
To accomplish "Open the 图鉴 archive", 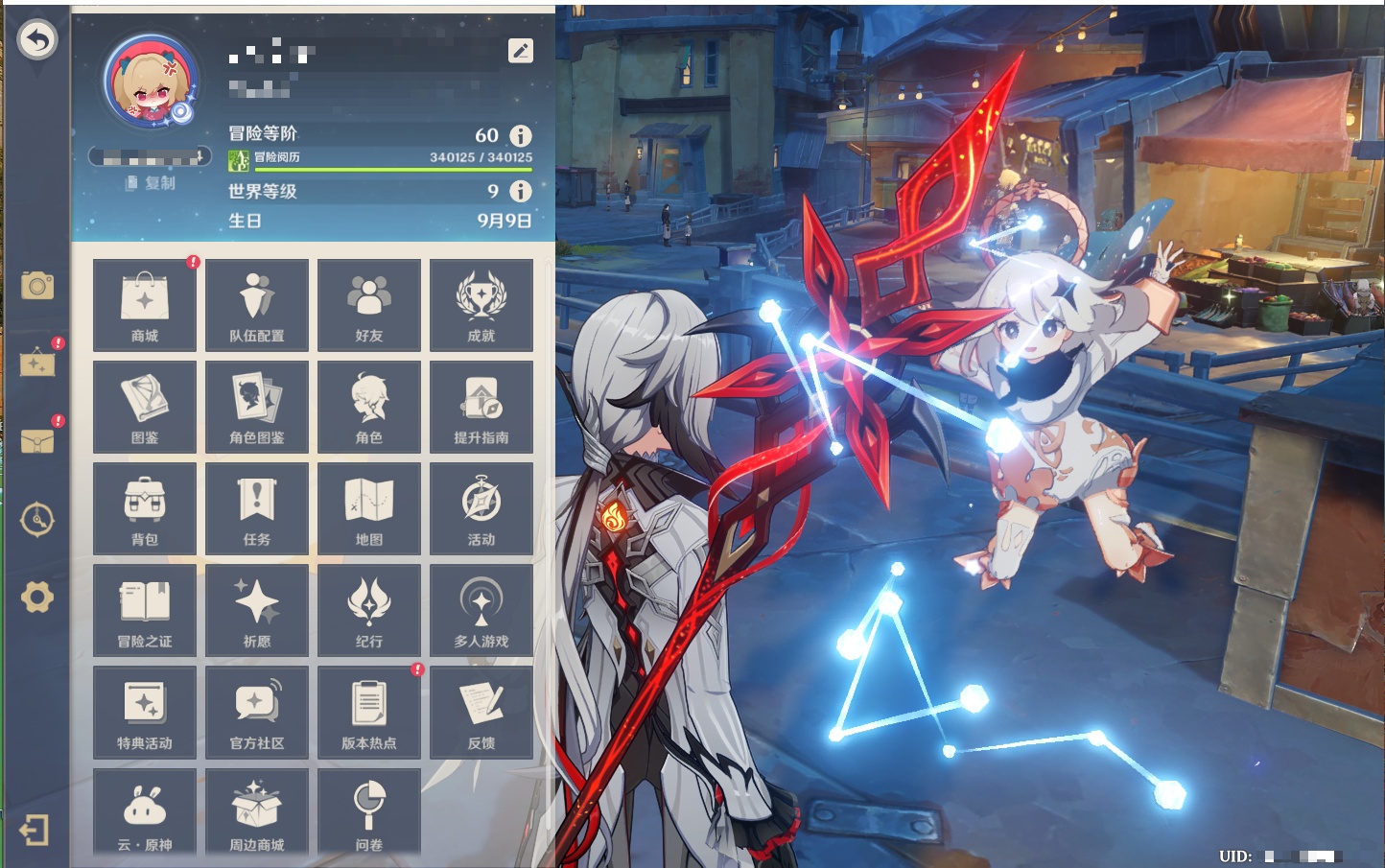I will click(145, 407).
